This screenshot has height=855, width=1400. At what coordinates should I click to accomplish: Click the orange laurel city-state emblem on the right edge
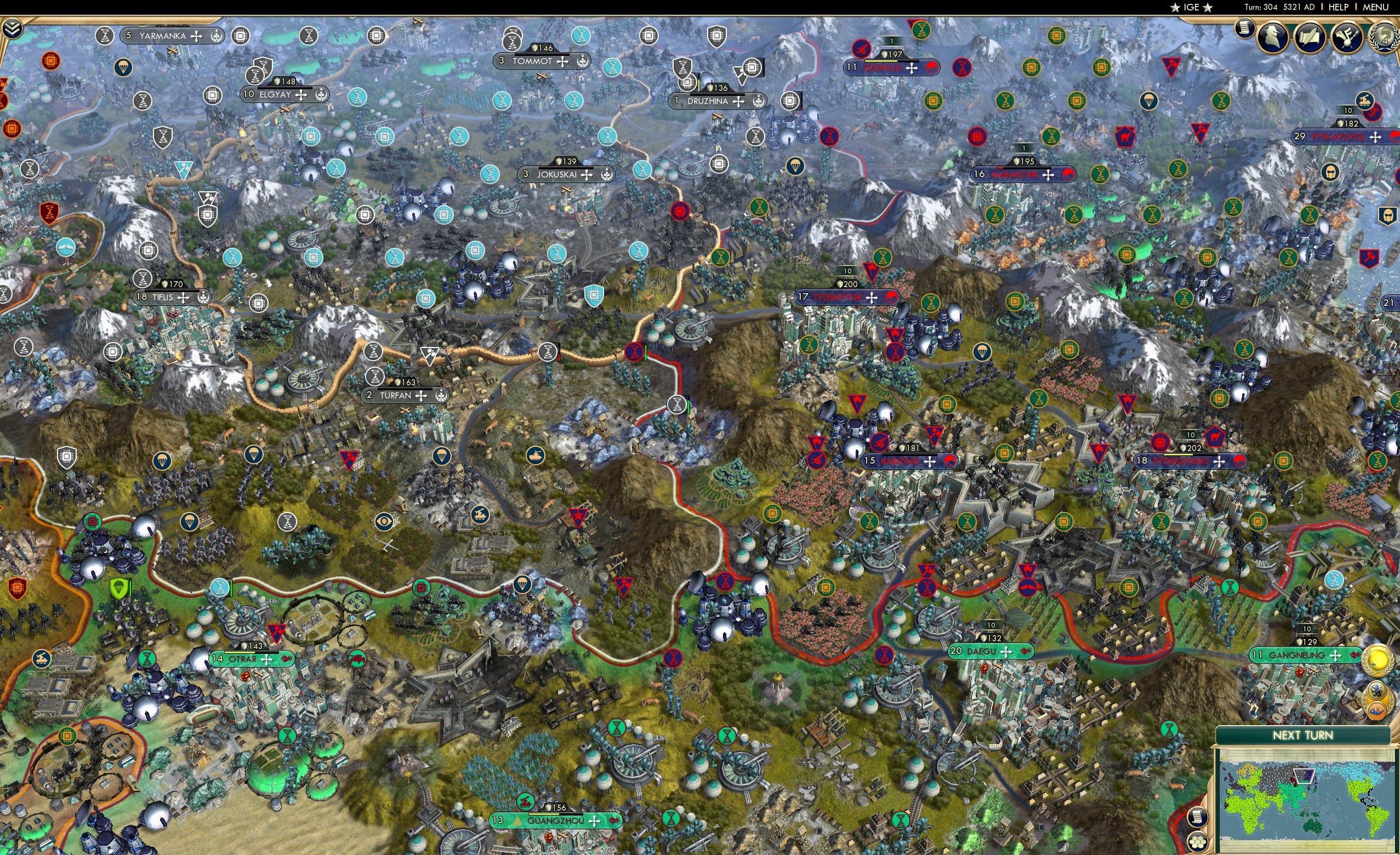click(1376, 710)
